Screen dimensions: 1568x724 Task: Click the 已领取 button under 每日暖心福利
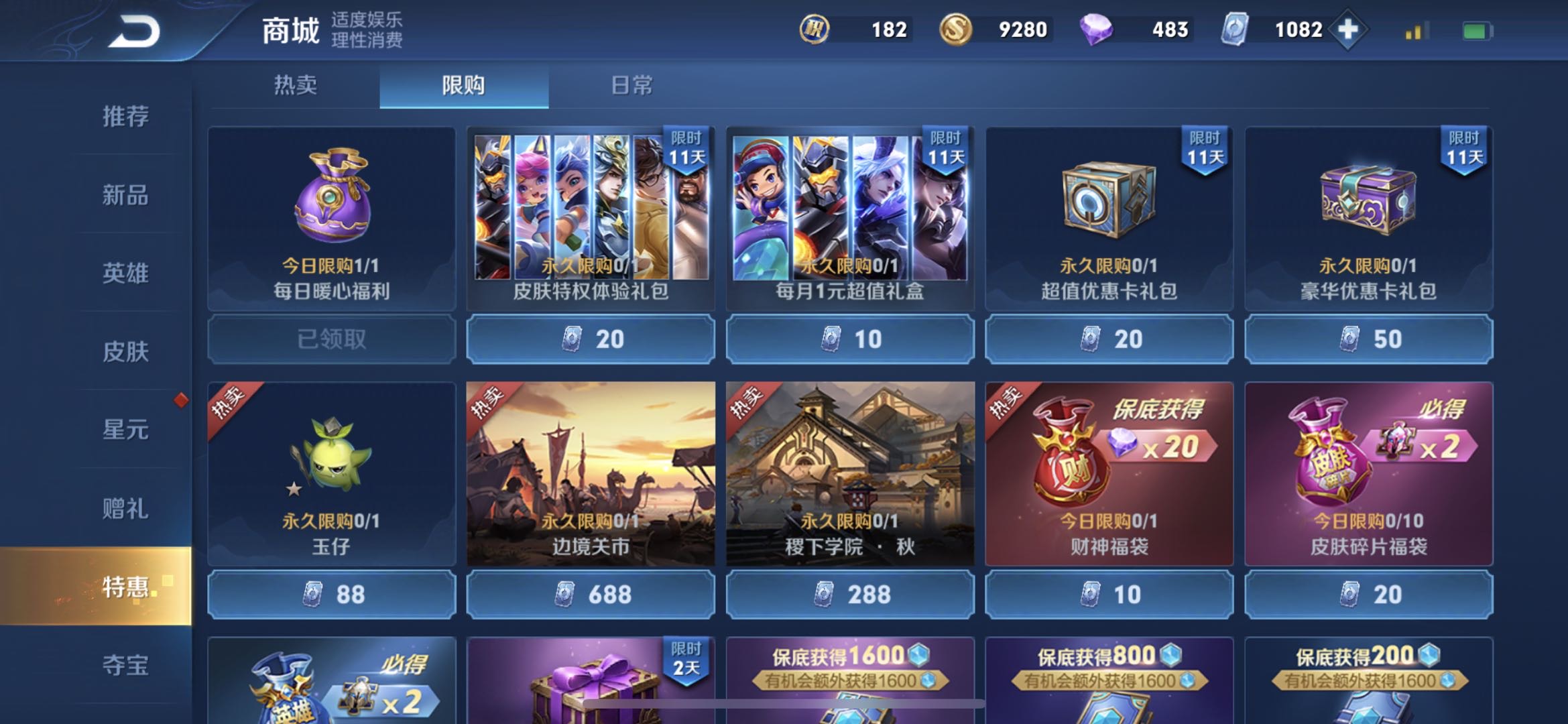click(330, 340)
